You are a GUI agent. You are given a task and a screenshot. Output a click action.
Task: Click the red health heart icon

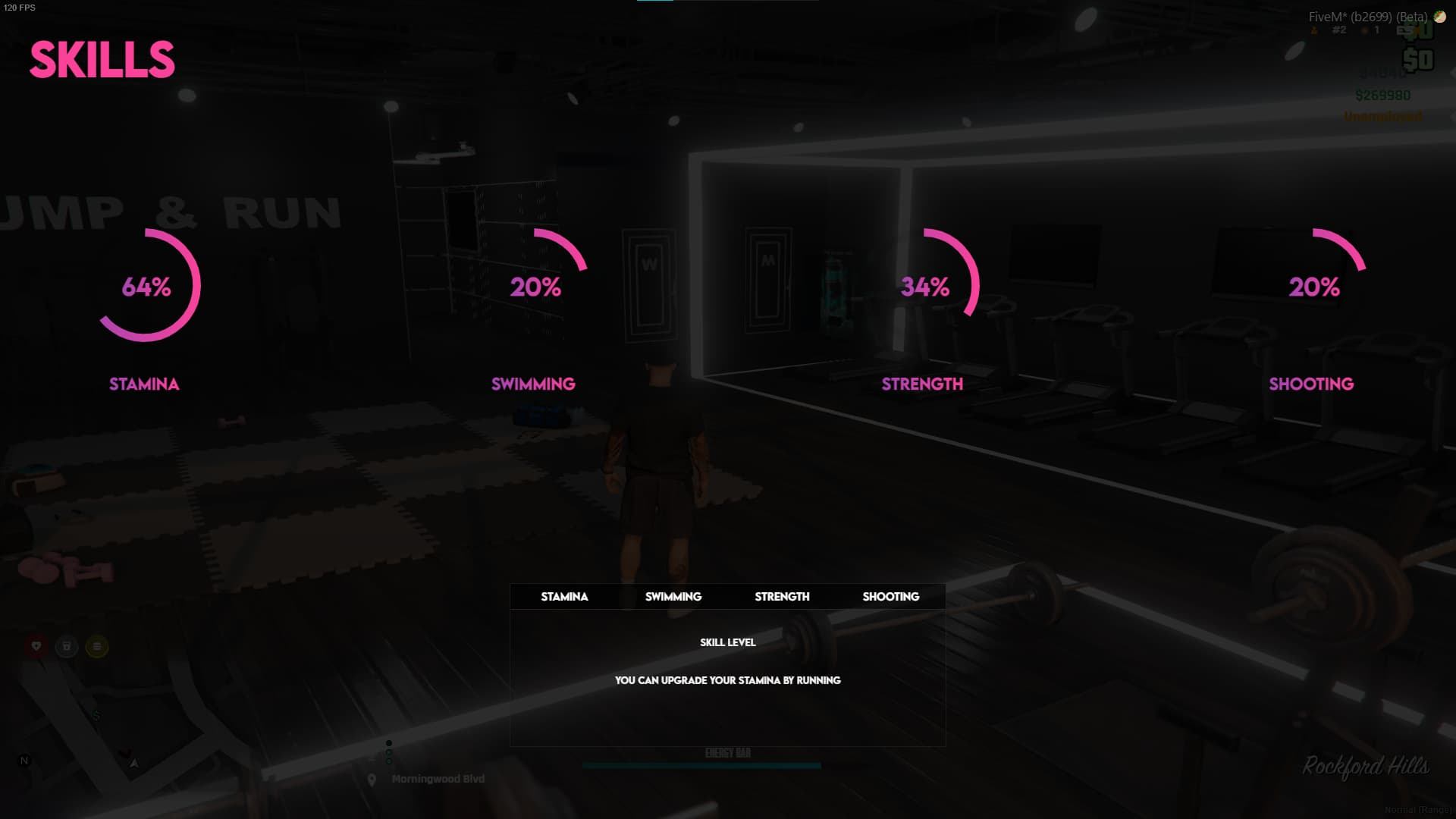click(36, 647)
